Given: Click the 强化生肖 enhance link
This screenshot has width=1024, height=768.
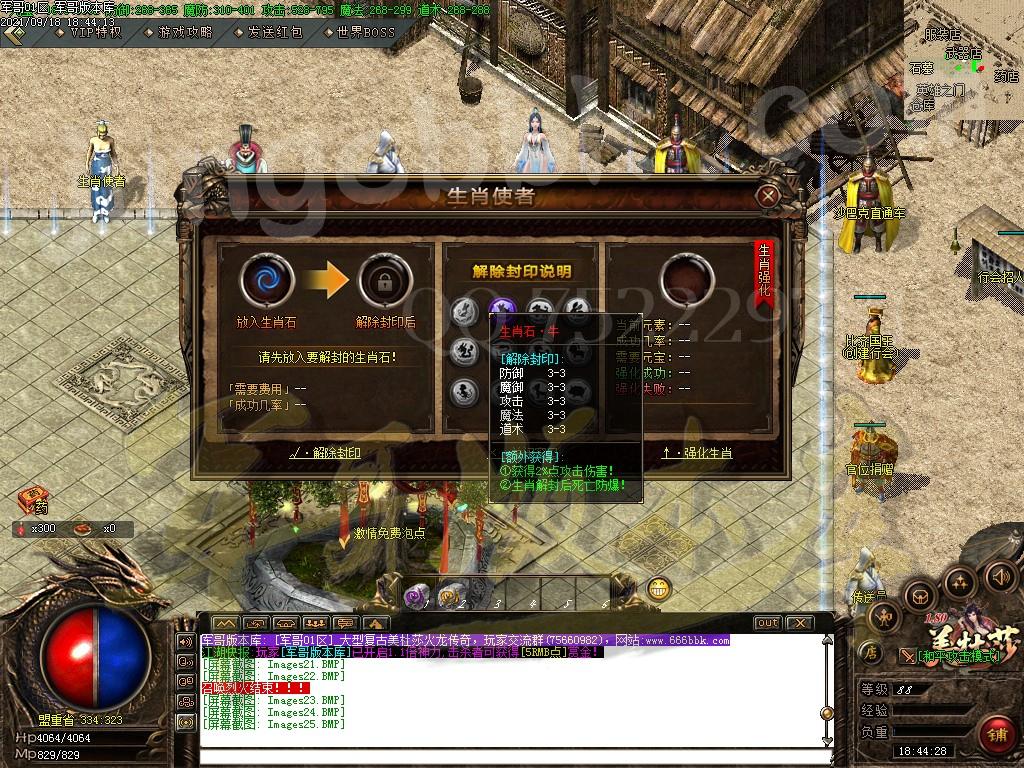Looking at the screenshot, I should pyautogui.click(x=697, y=453).
